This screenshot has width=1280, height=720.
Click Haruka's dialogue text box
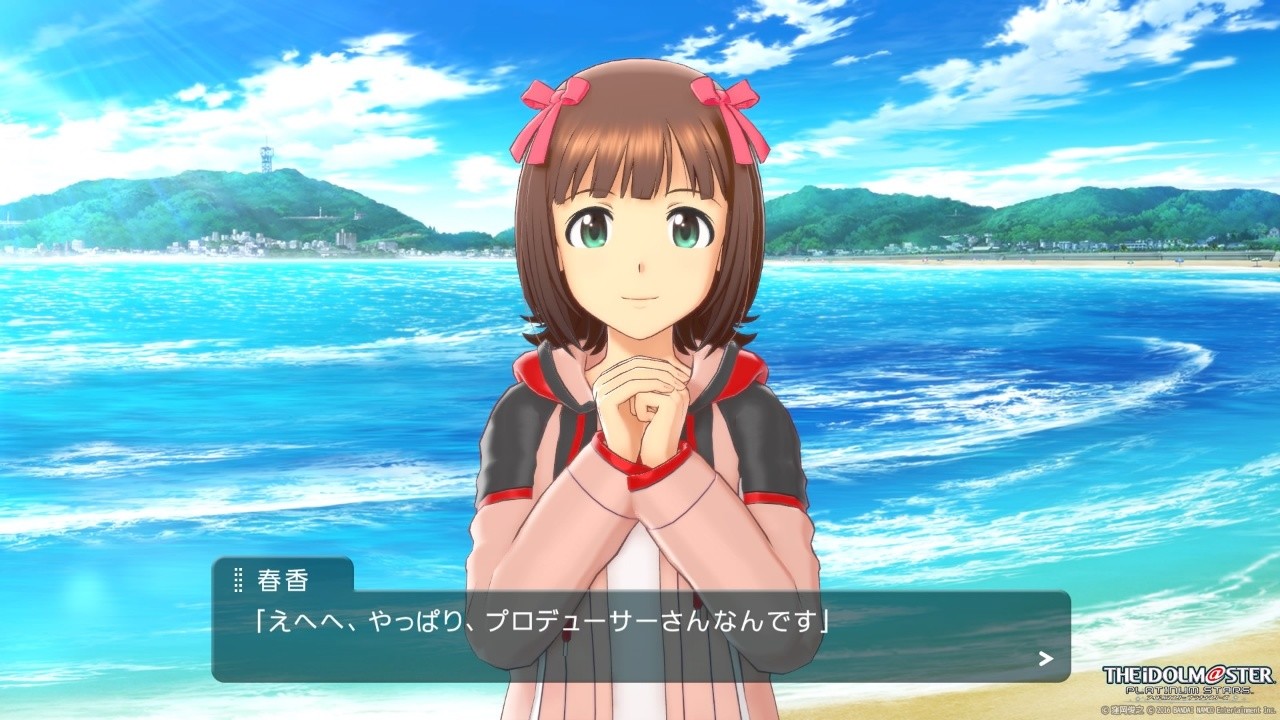640,636
